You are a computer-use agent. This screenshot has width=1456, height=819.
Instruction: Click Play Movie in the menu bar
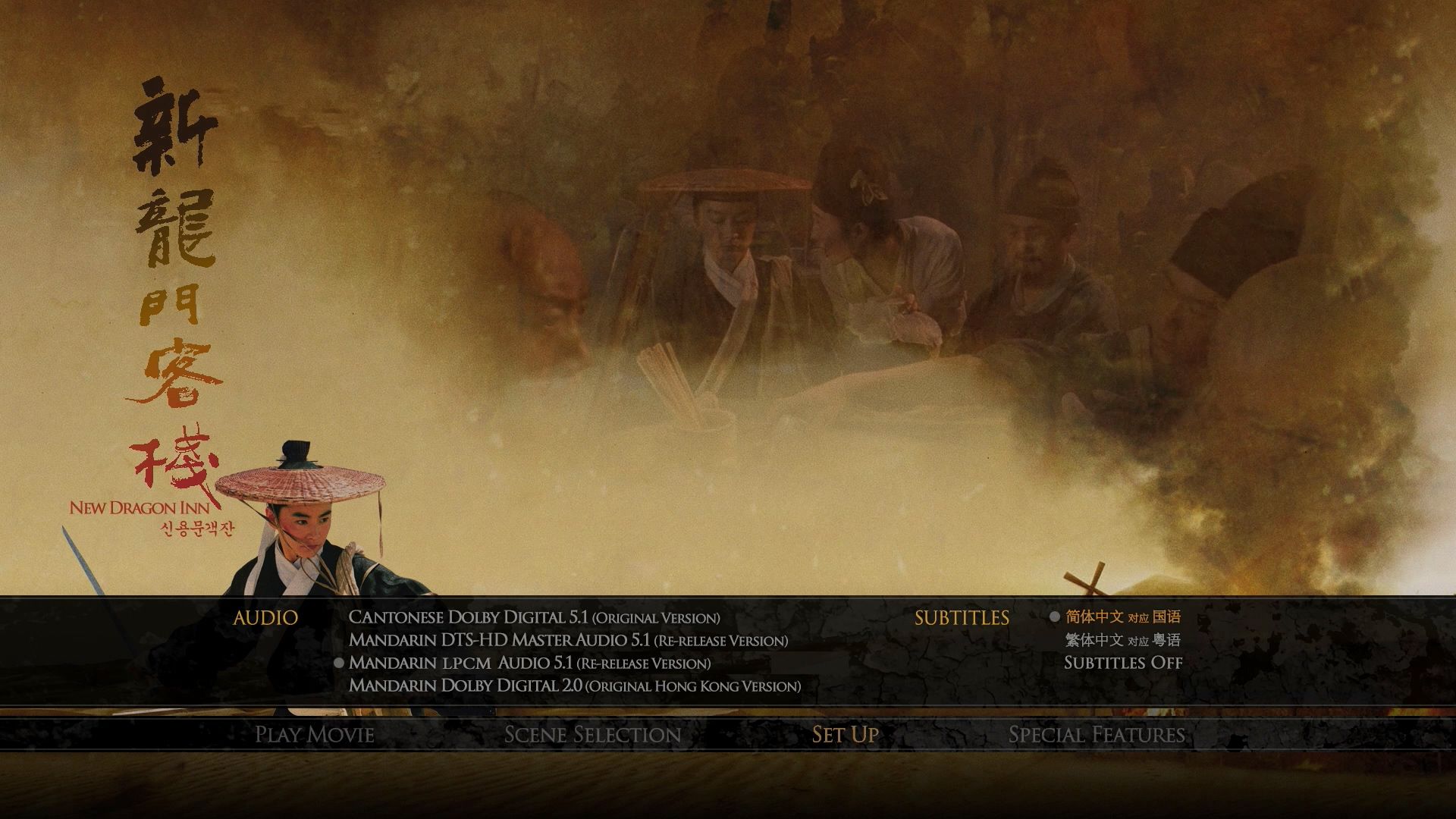pyautogui.click(x=315, y=734)
